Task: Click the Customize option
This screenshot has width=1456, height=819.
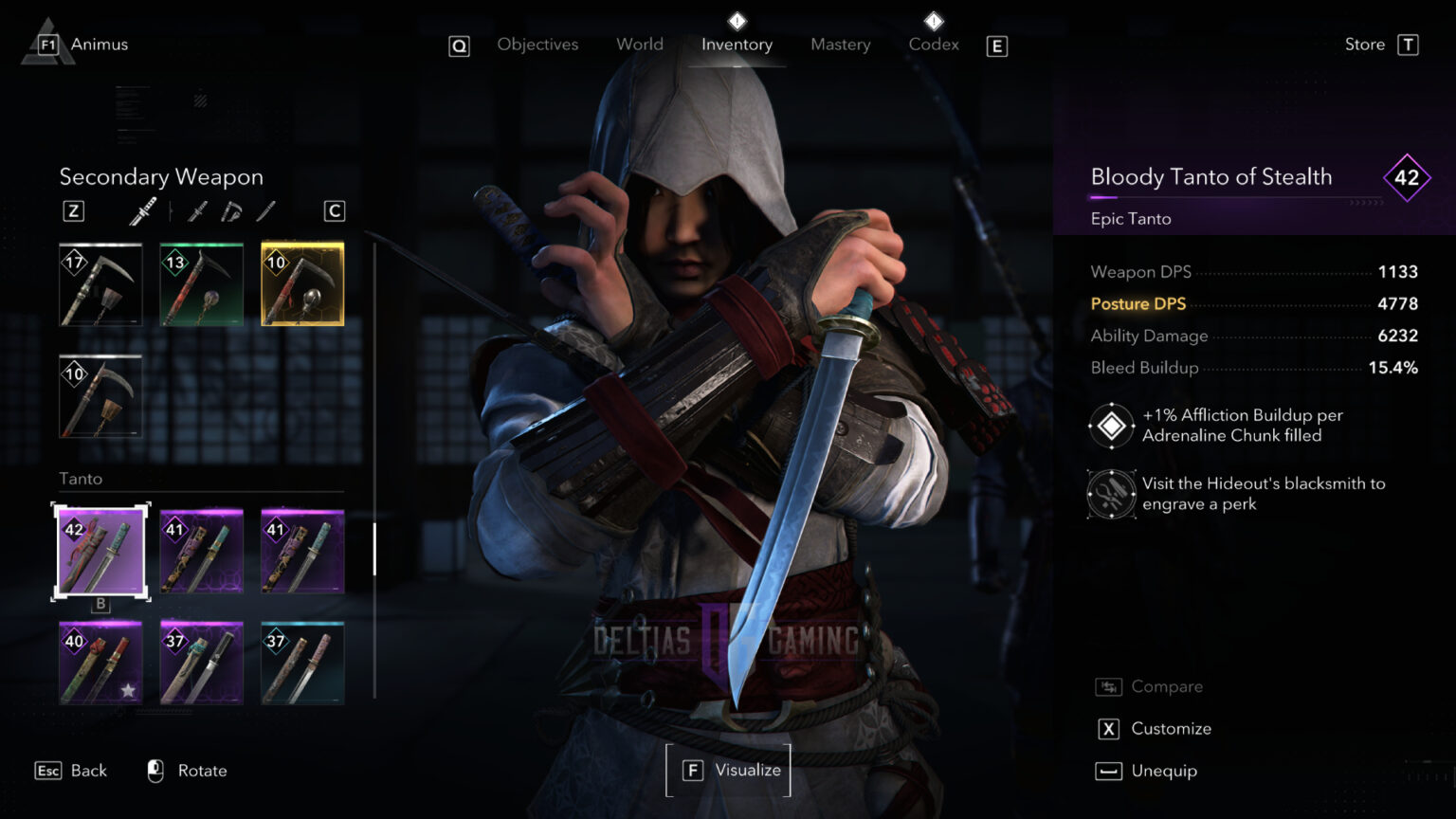Action: click(x=1171, y=728)
